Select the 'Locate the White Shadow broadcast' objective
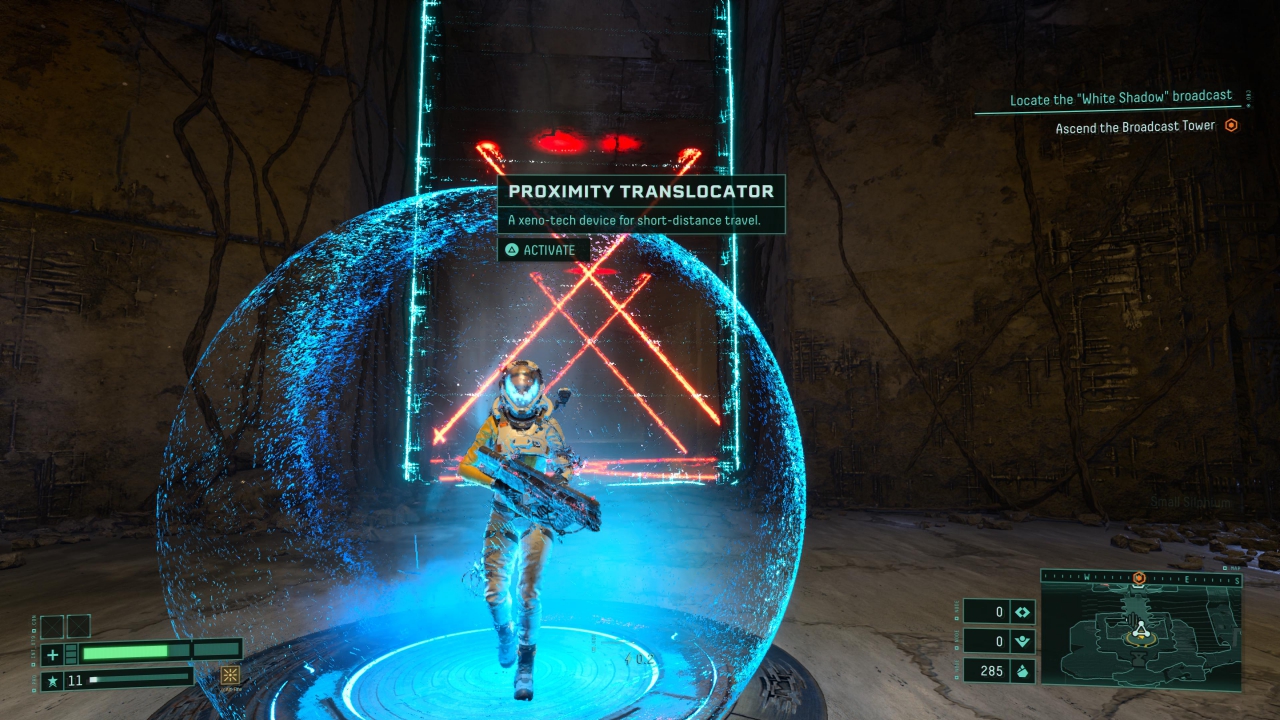 click(x=1118, y=99)
